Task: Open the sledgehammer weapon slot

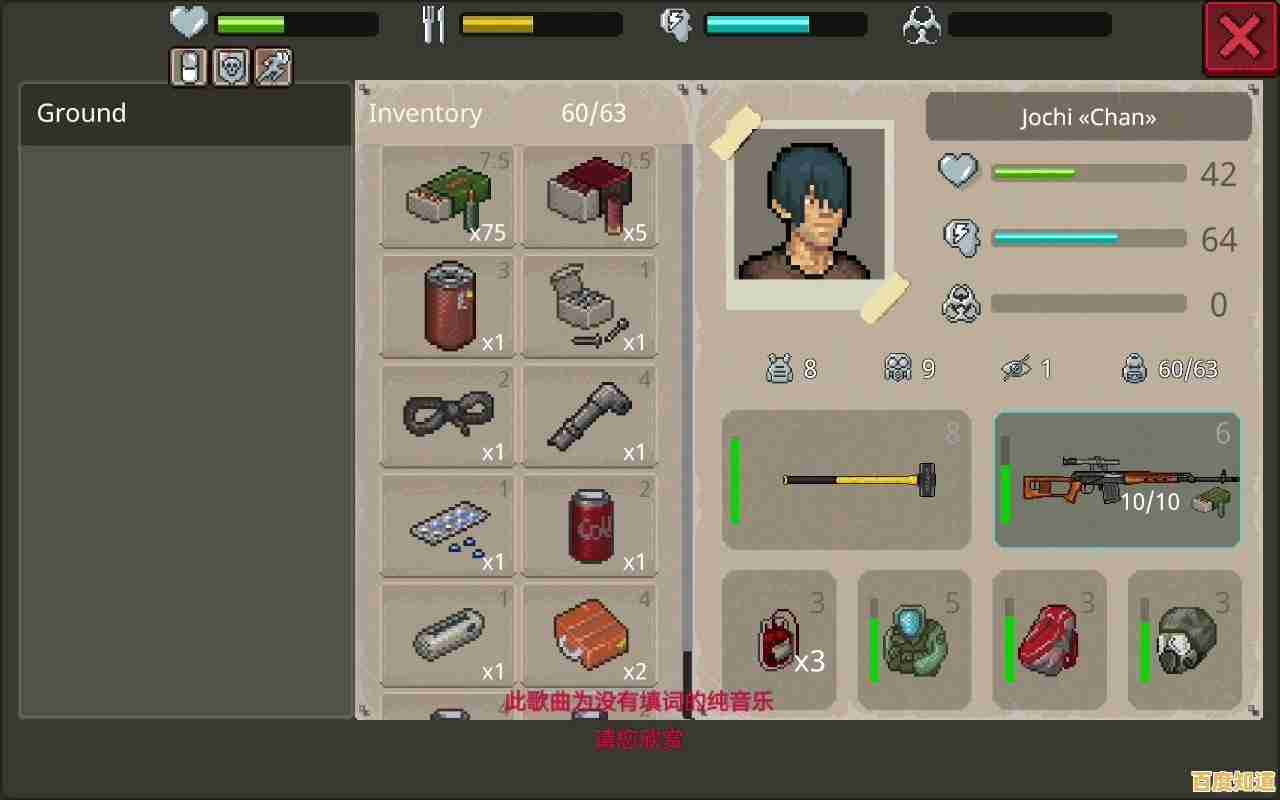Action: (846, 480)
